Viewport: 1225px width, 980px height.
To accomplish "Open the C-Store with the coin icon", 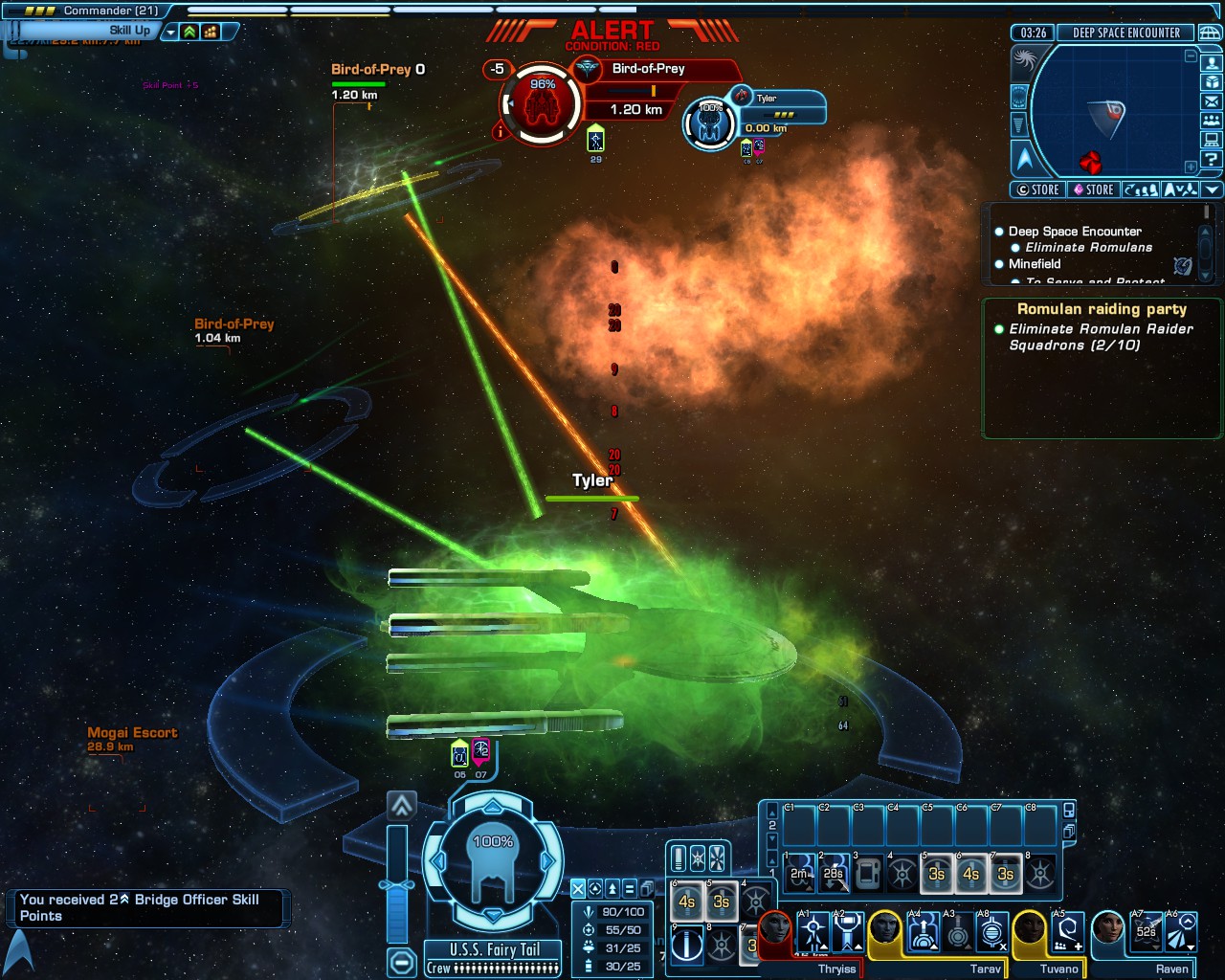I will point(1037,189).
